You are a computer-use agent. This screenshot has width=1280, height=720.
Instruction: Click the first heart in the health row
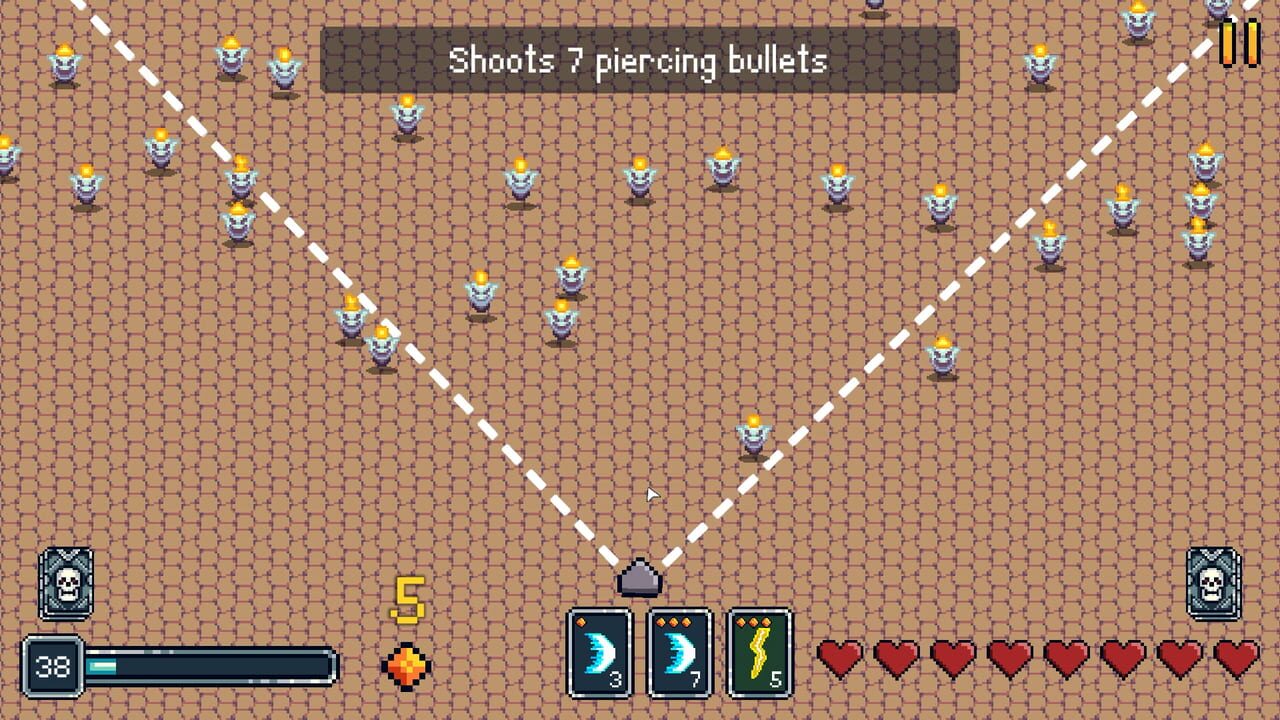coord(836,658)
